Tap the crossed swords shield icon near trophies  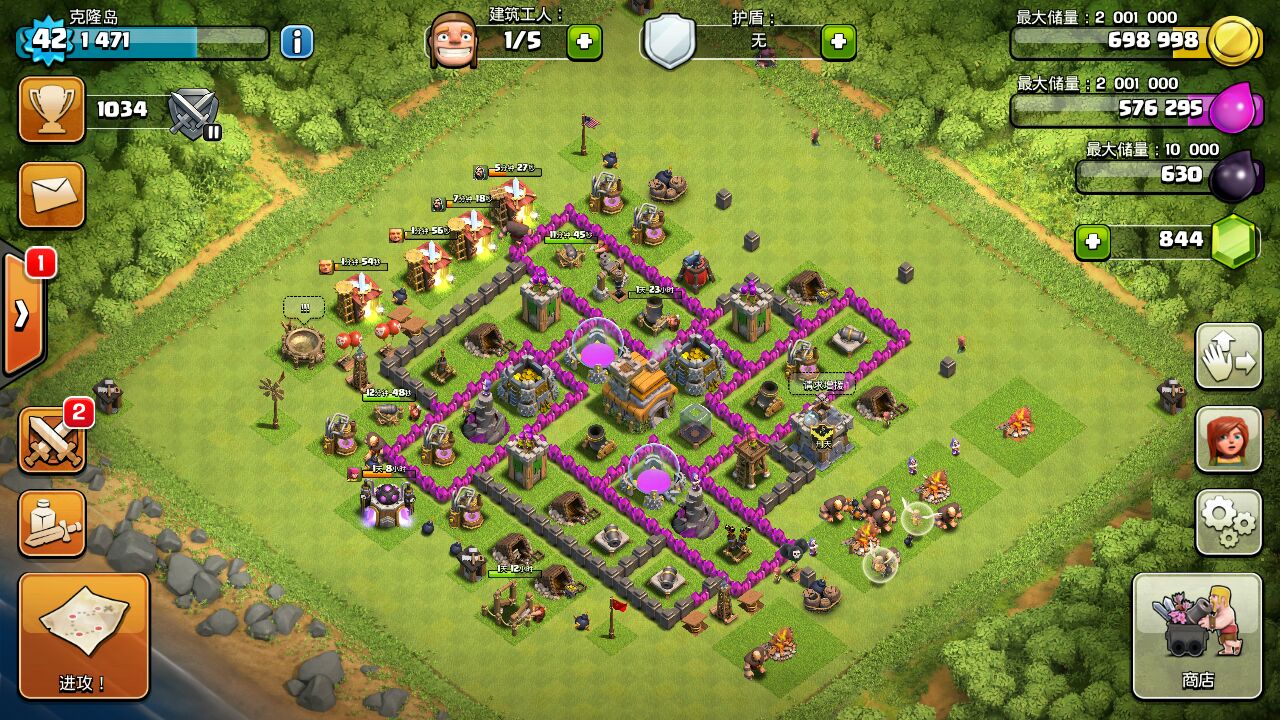(194, 112)
